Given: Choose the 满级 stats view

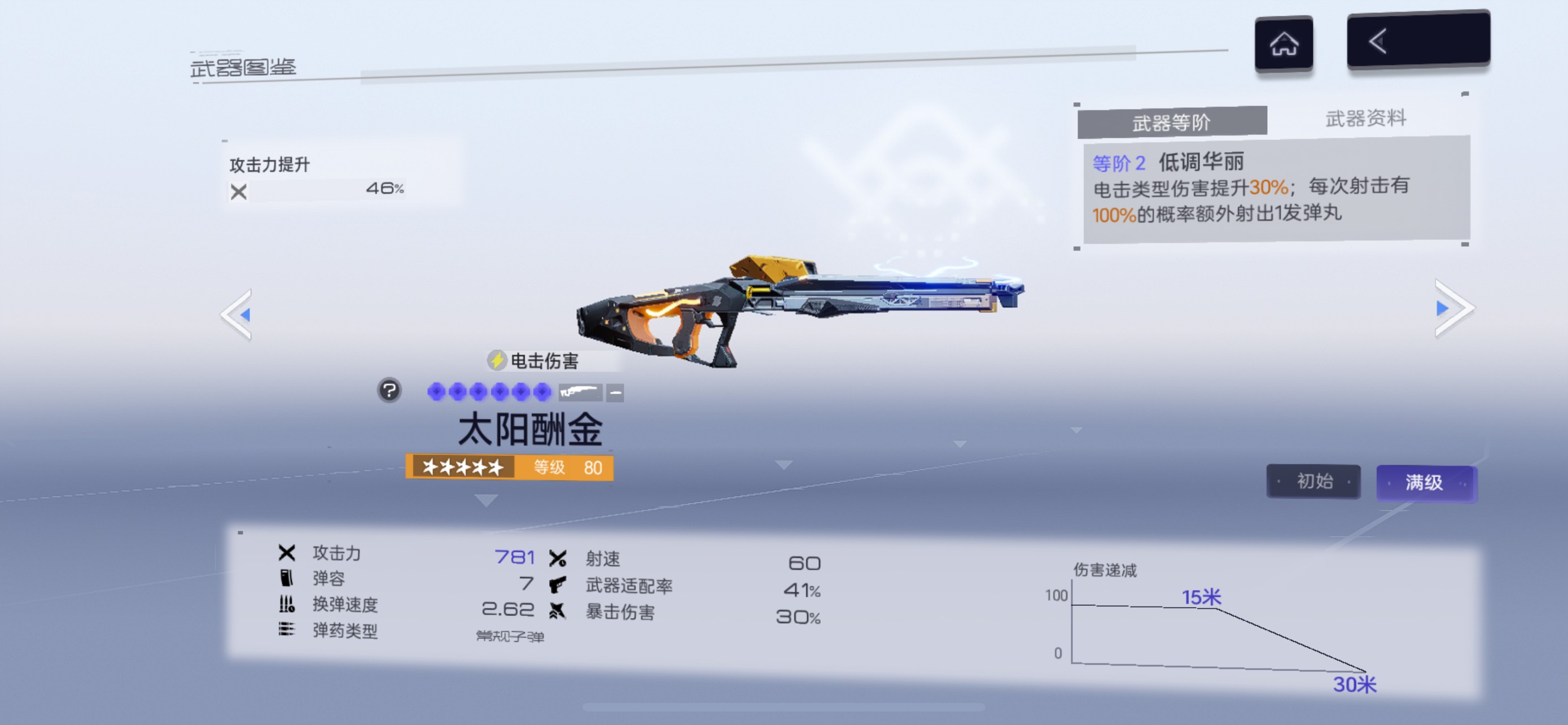Looking at the screenshot, I should coord(1425,483).
